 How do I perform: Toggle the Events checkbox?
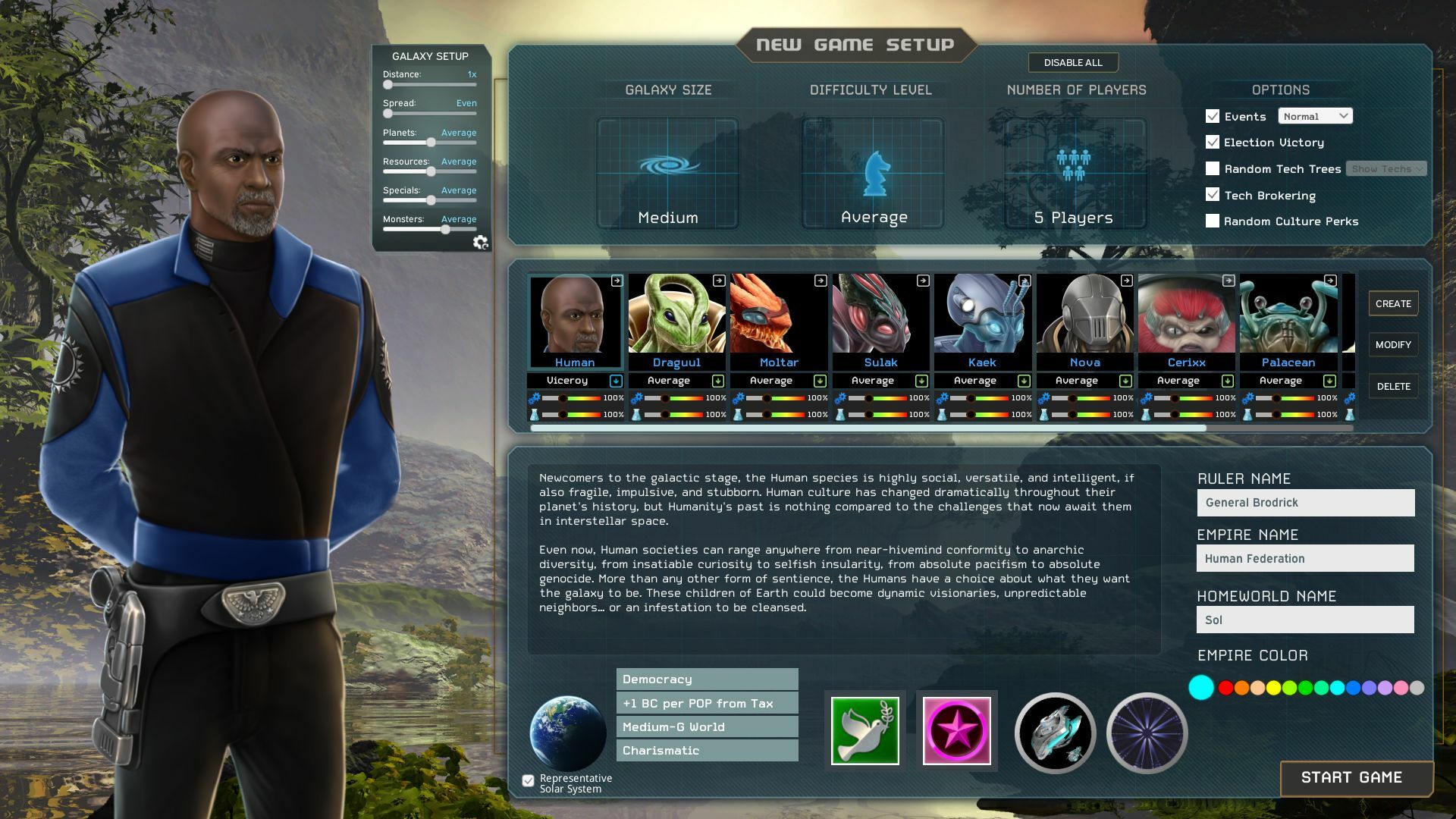click(1213, 117)
